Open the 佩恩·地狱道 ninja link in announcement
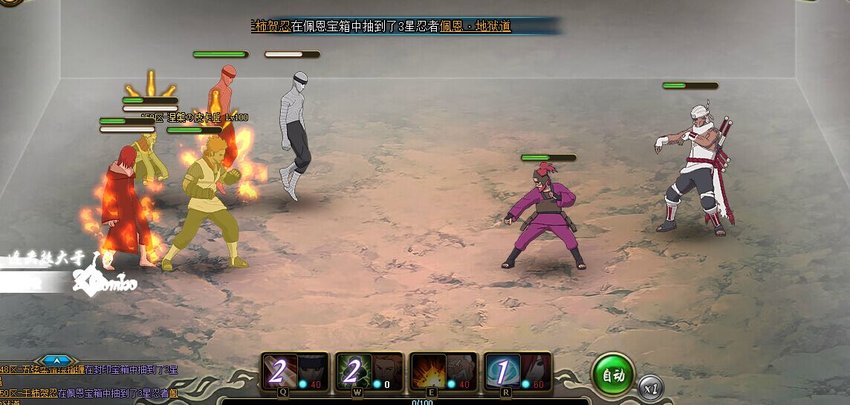850x405 pixels. 475,25
